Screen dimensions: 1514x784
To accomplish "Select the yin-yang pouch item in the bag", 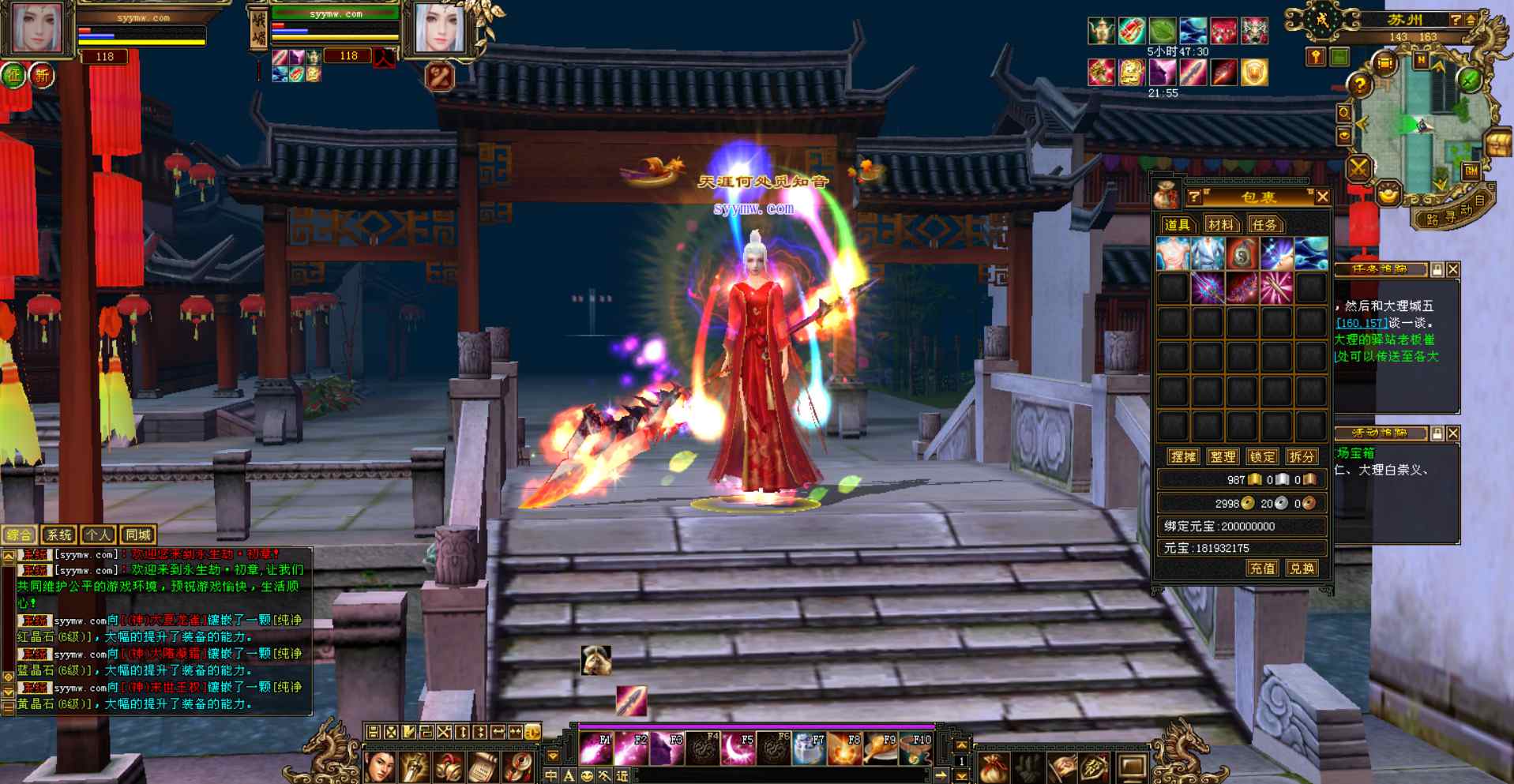I will [x=1242, y=254].
